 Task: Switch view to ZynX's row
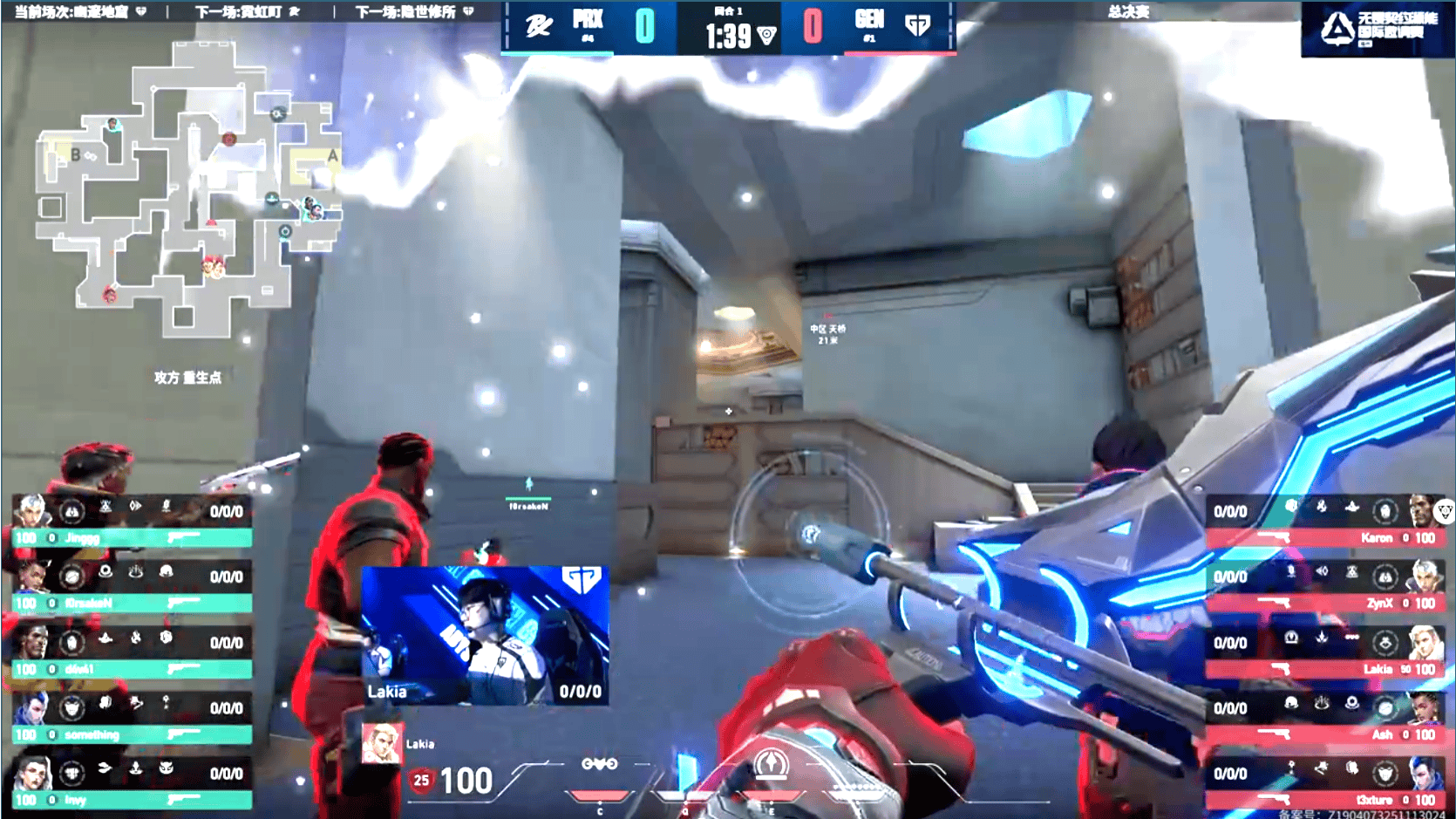(x=1323, y=587)
